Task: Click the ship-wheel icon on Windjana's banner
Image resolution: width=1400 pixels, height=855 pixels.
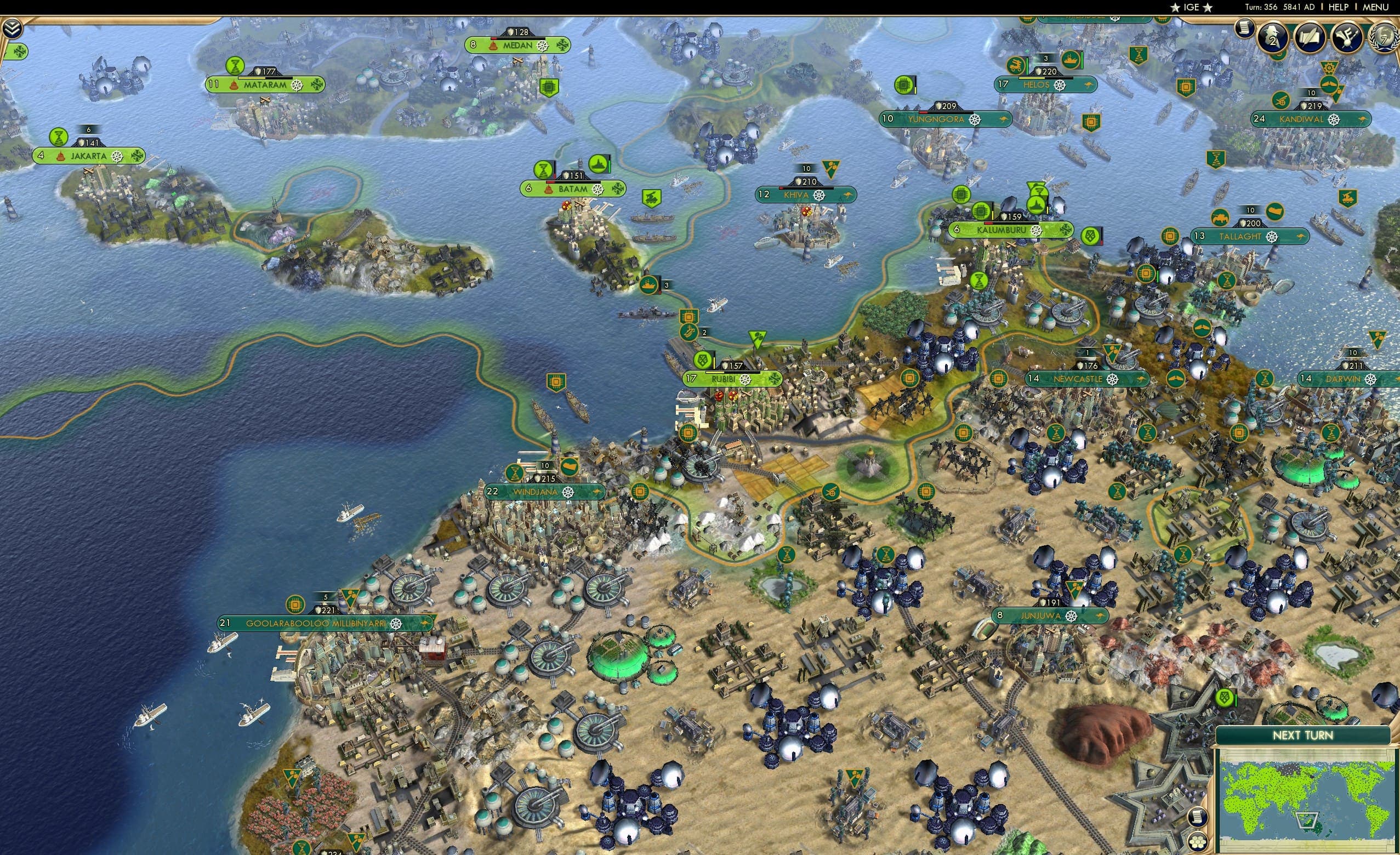Action: point(568,493)
